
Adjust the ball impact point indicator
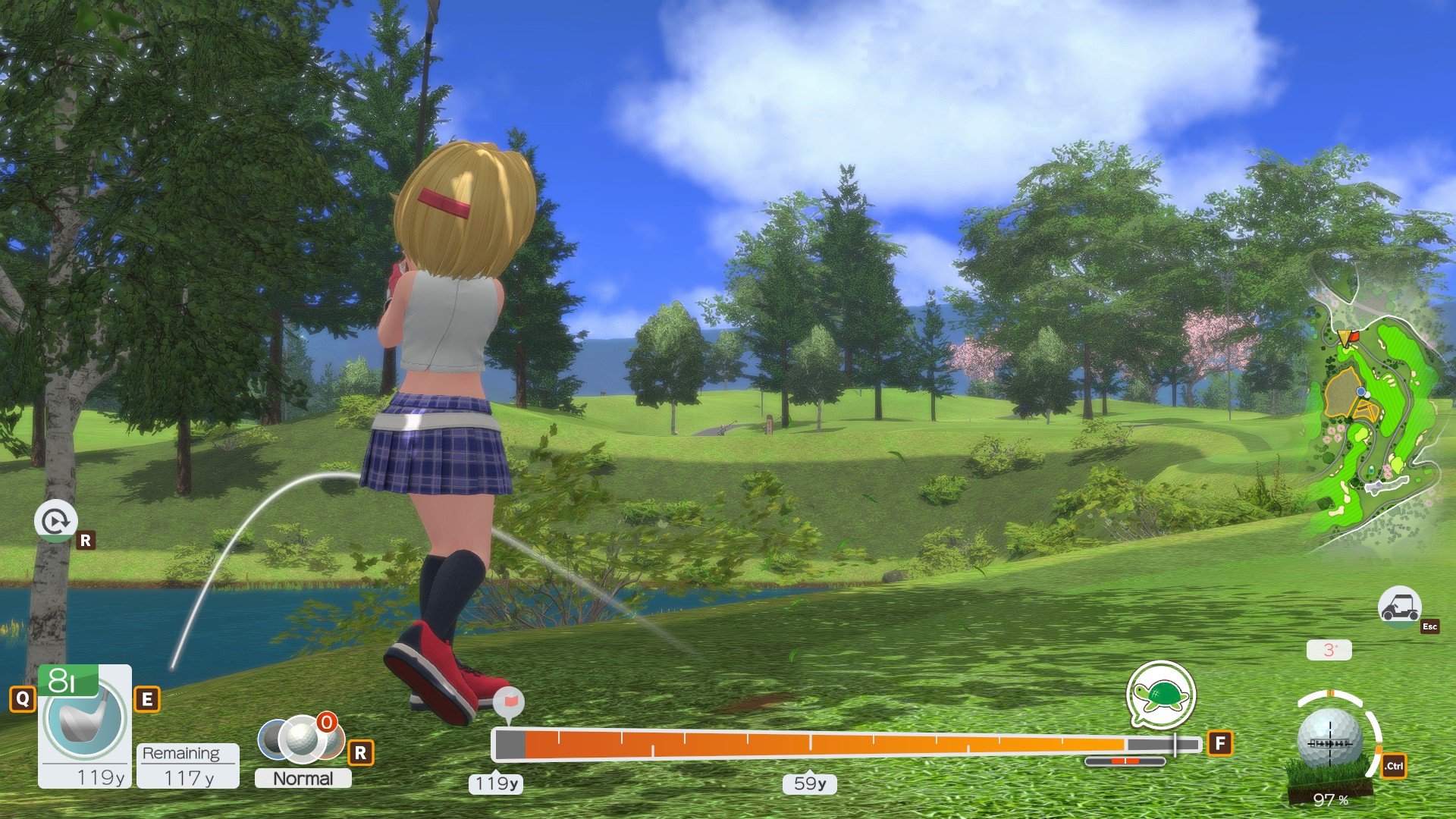1330,741
